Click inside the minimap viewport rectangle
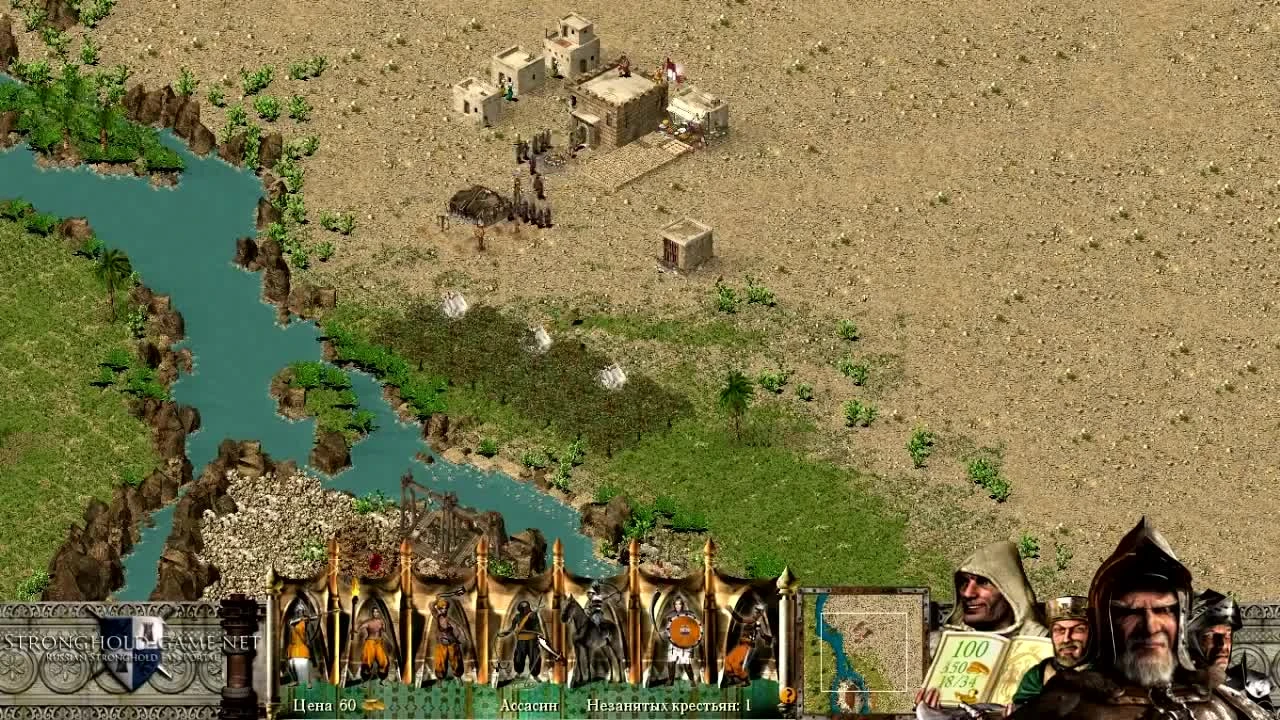This screenshot has width=1280, height=720. point(863,653)
